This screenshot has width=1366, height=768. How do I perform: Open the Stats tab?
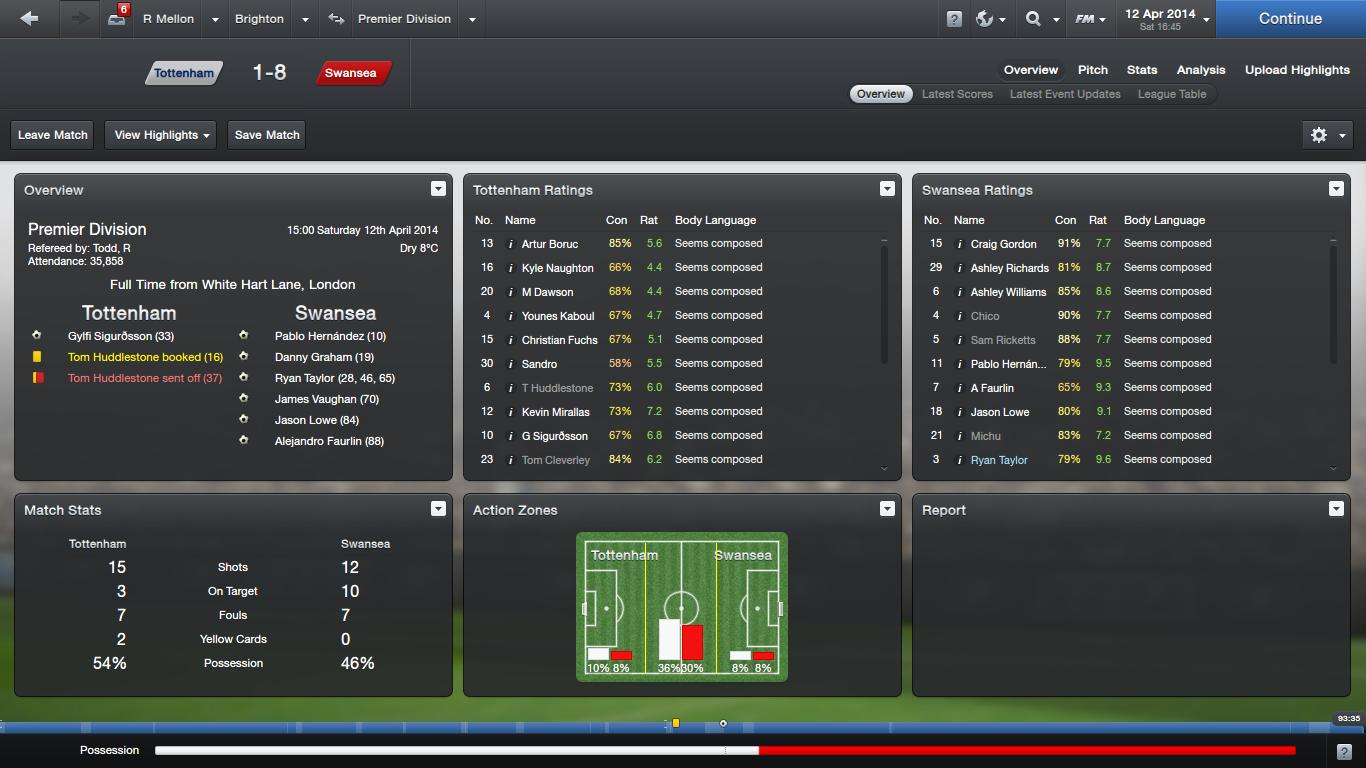click(1141, 70)
